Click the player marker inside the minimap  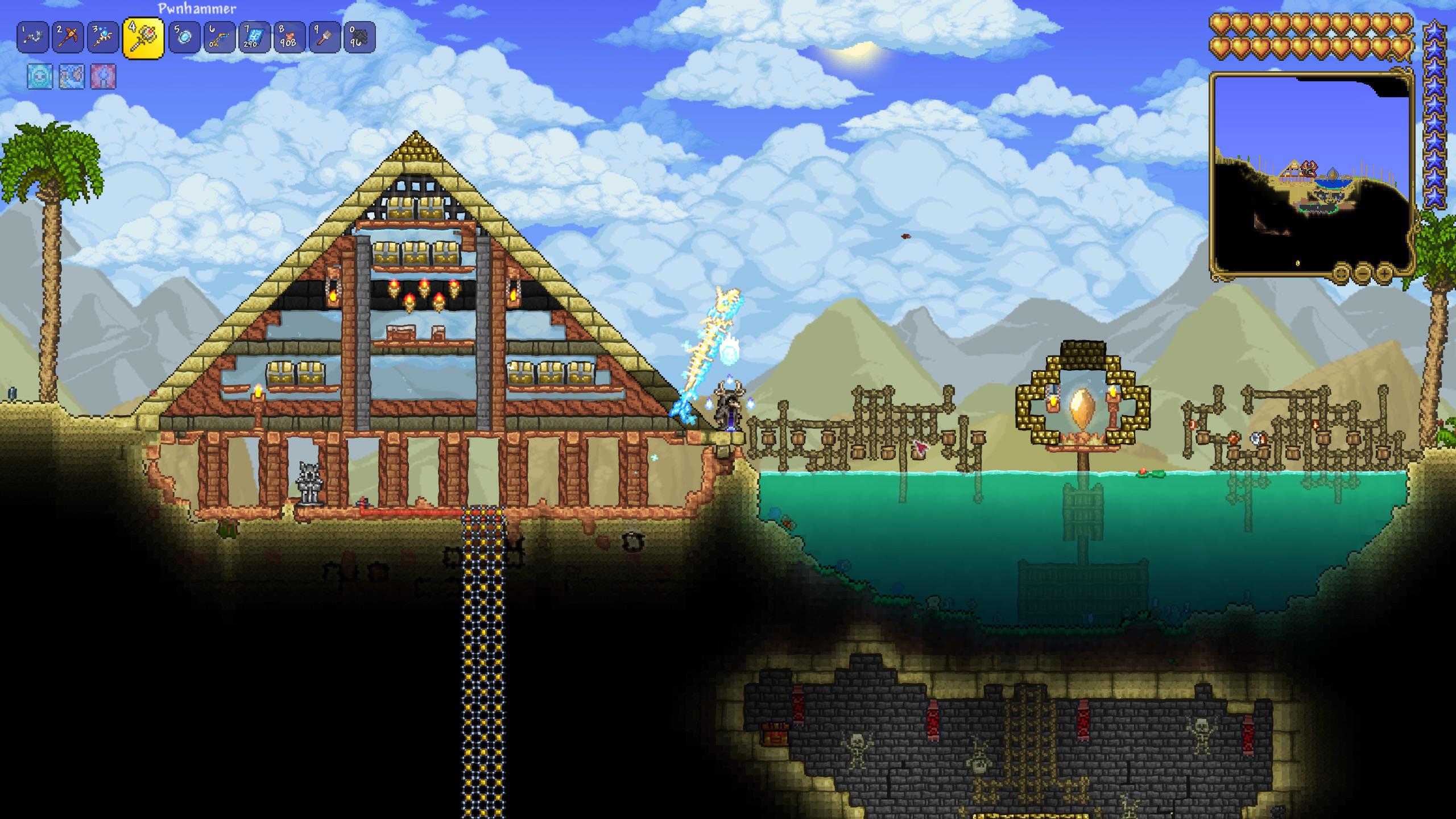1309,169
